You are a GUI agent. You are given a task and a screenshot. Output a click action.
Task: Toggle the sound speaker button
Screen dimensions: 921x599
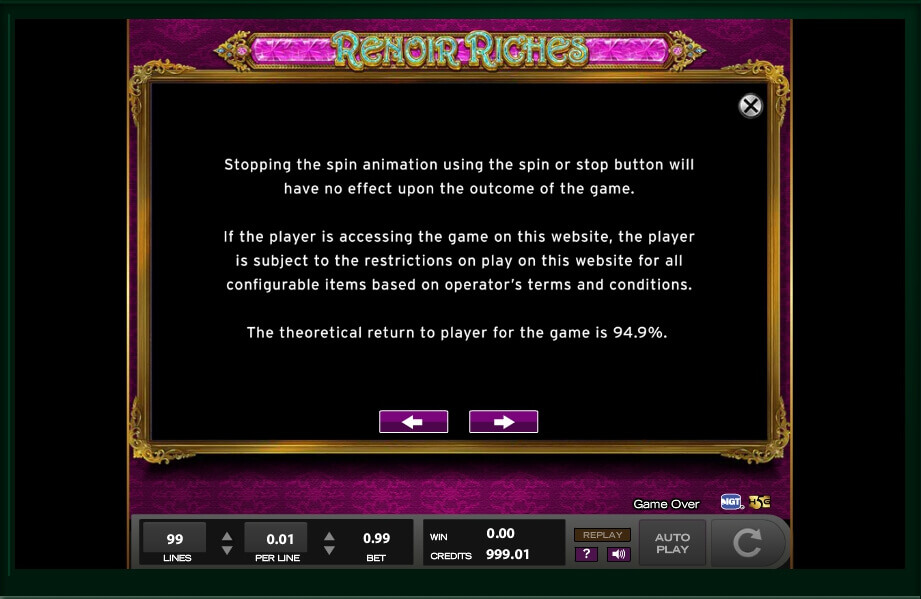tap(618, 554)
